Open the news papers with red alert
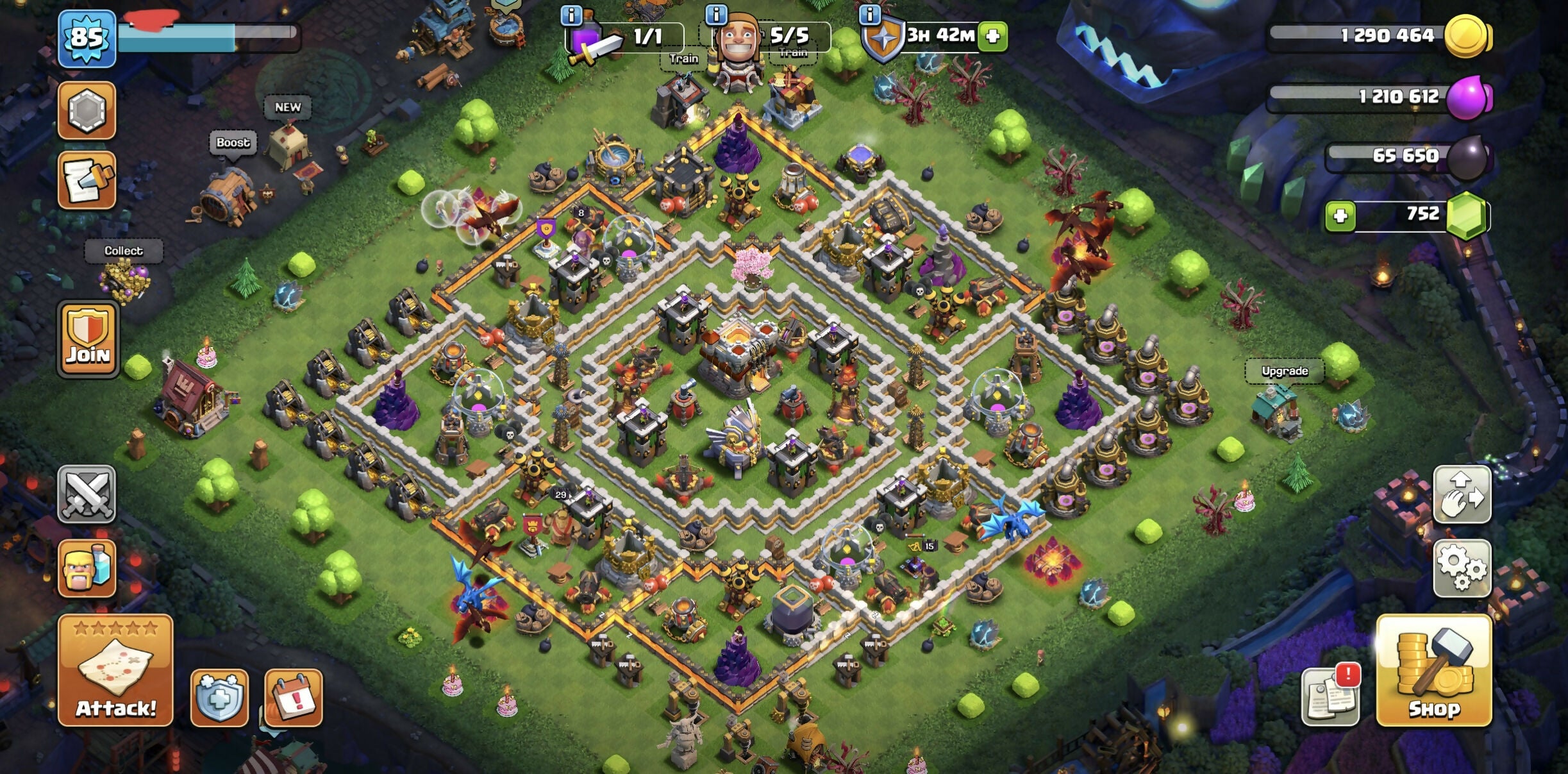Screen dimensions: 1568x774 click(x=1331, y=696)
